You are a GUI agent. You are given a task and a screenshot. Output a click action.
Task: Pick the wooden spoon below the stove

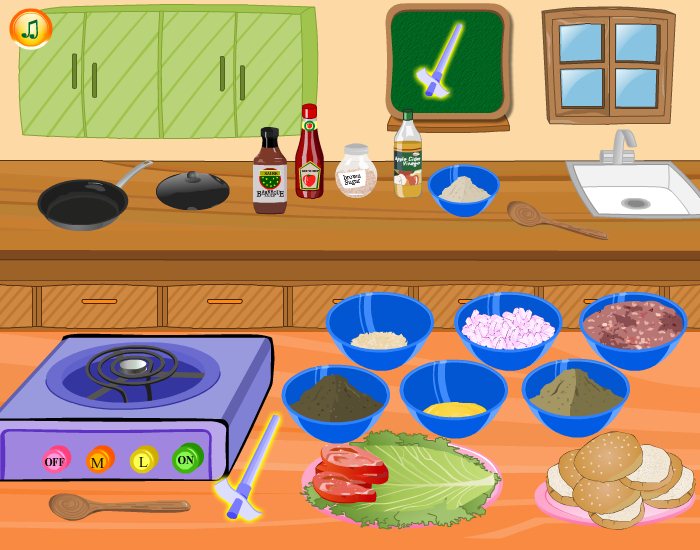(110, 504)
